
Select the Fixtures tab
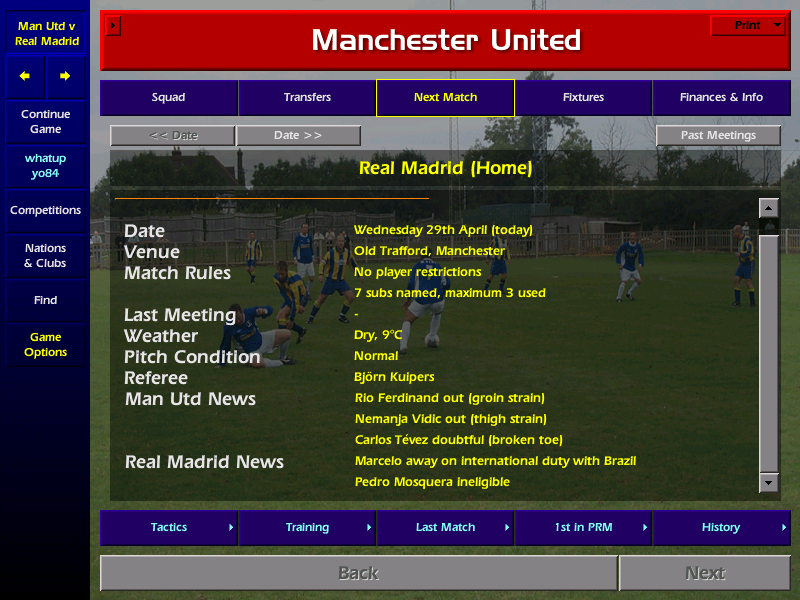583,98
